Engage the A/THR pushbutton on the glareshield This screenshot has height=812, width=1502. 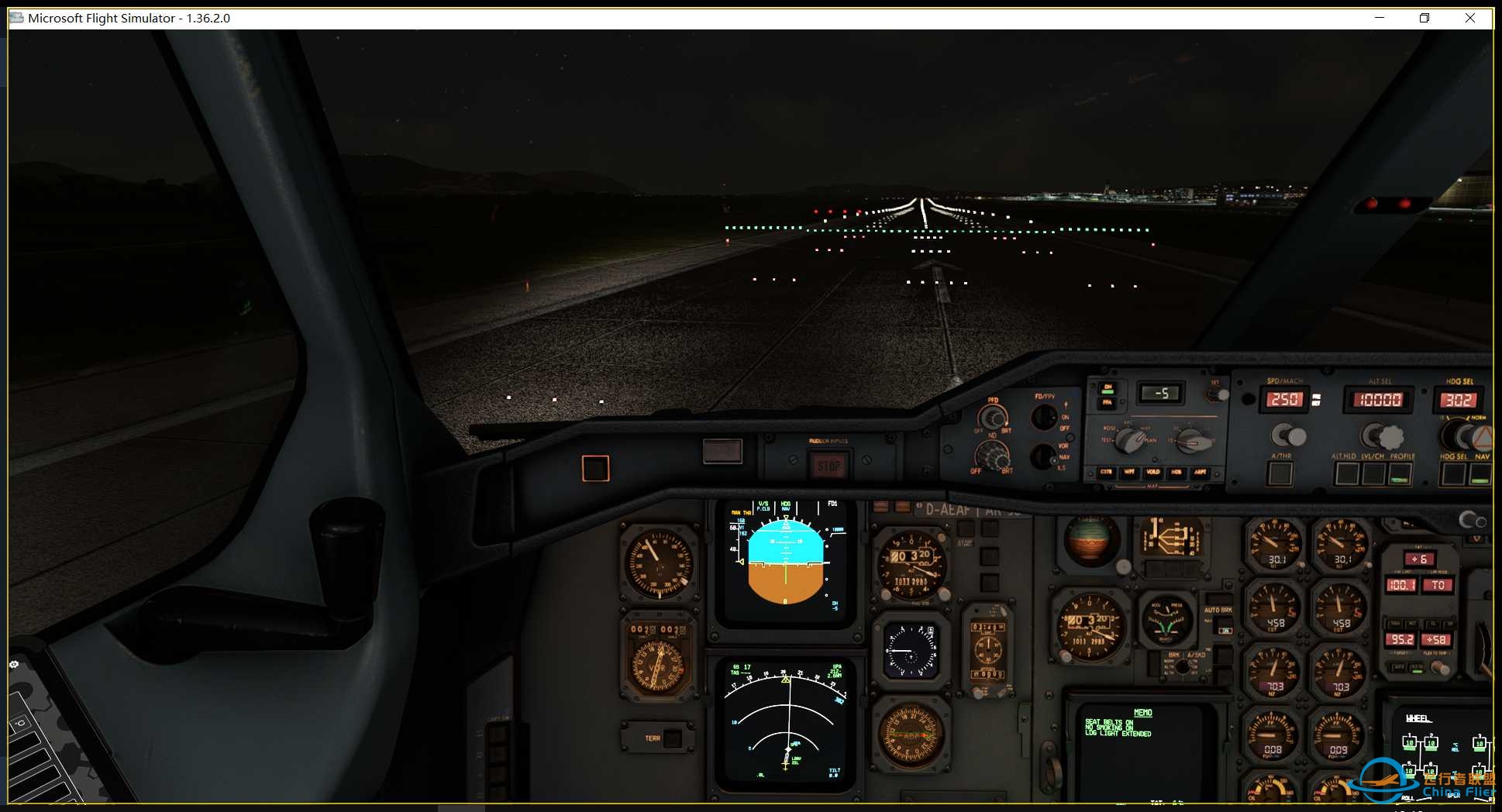coord(1280,474)
